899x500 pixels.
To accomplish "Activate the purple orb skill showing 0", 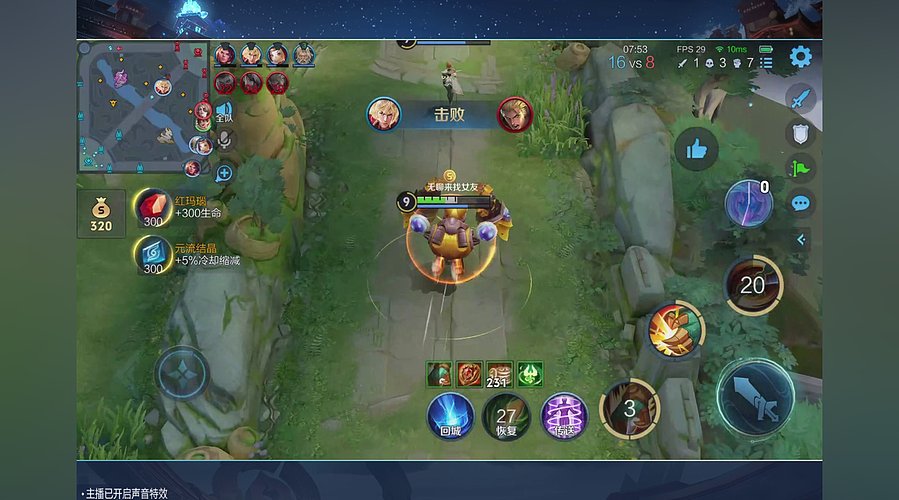I will [x=748, y=203].
